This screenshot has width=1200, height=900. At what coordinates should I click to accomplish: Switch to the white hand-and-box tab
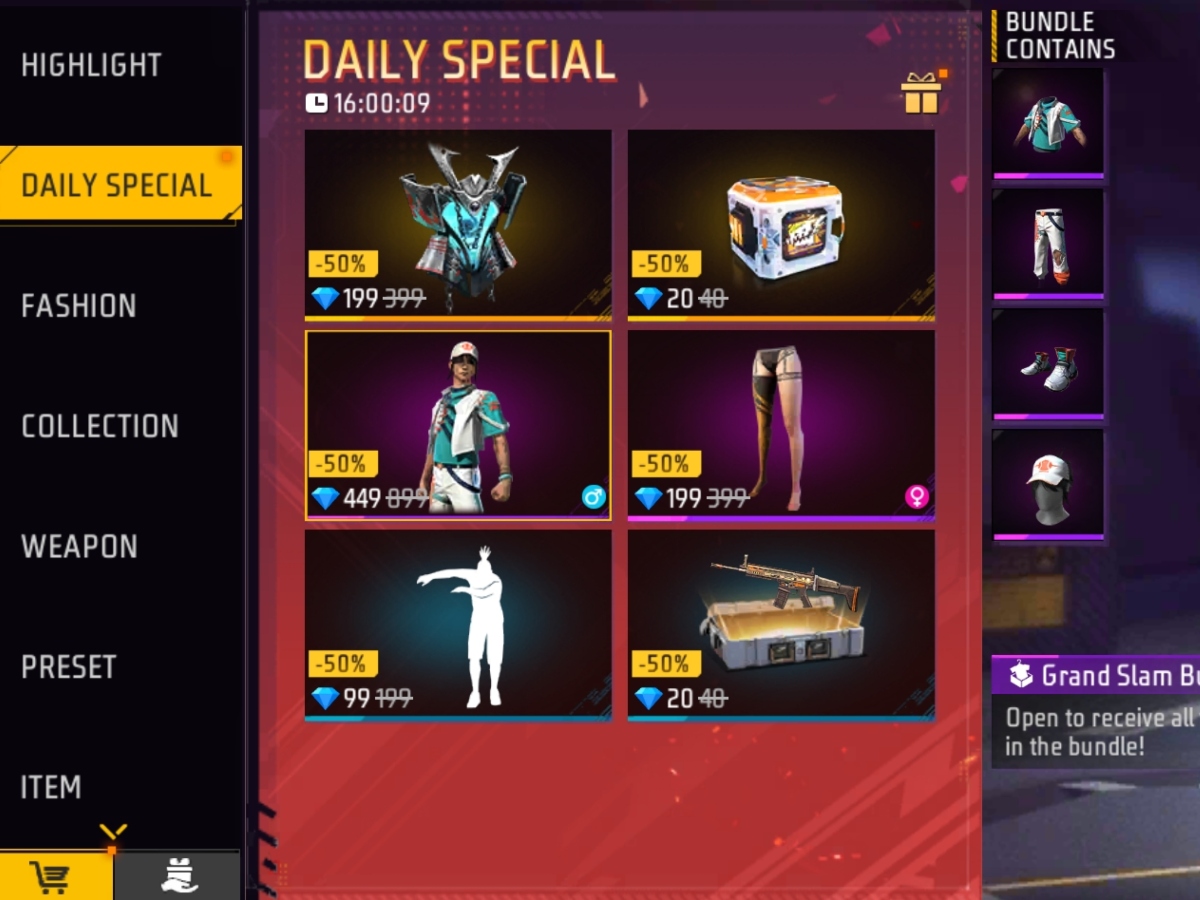click(x=178, y=877)
